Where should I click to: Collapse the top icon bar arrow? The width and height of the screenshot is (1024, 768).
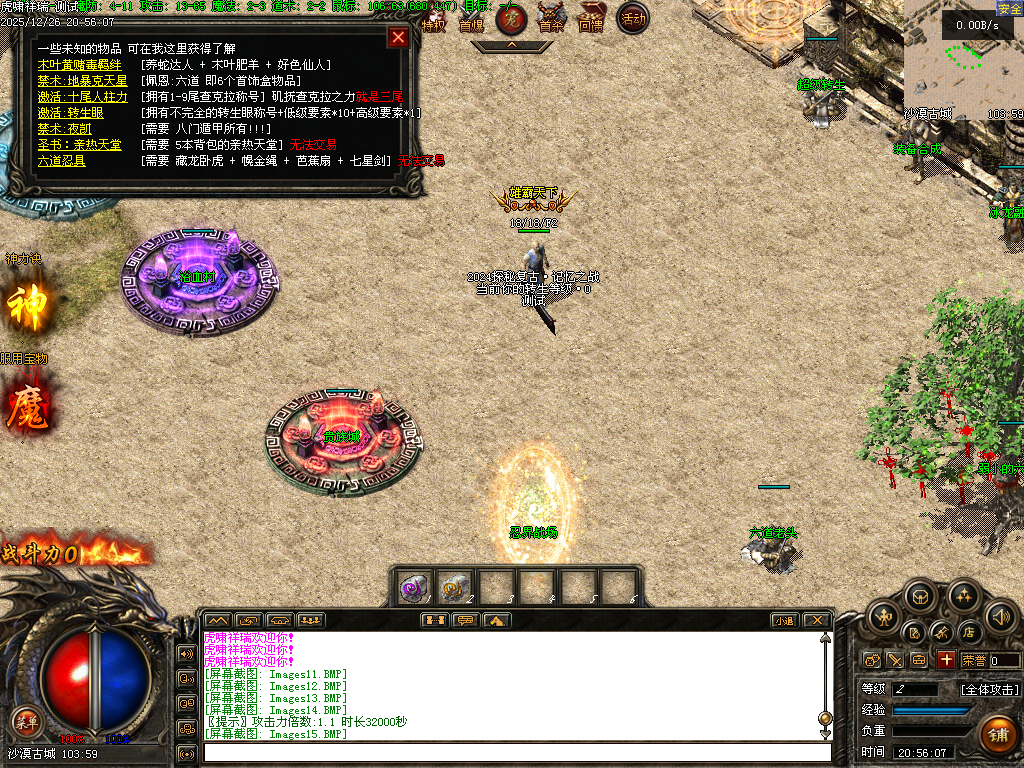pos(511,45)
